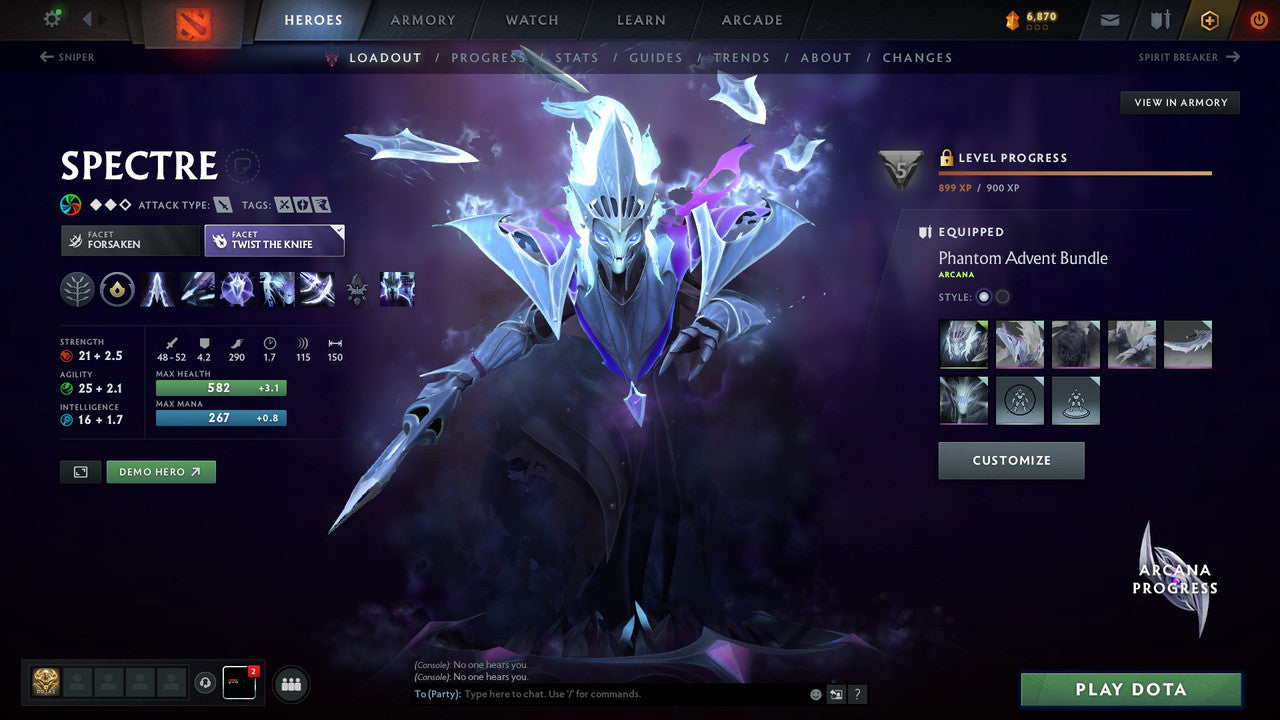1280x720 pixels.
Task: Select the Spectral Dagger ability icon
Action: [x=157, y=290]
